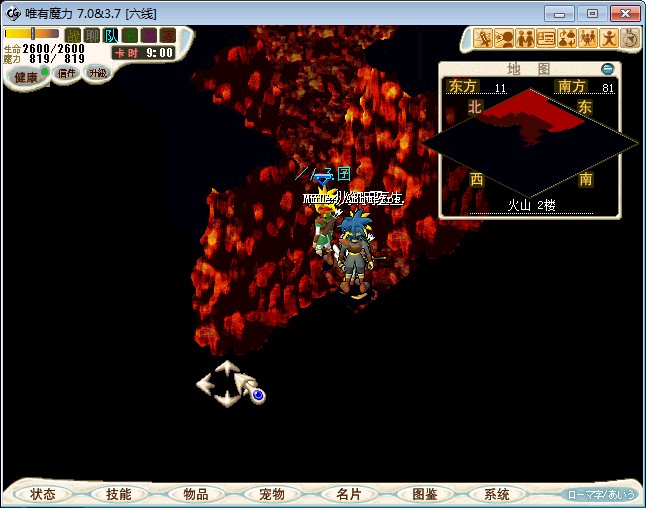Viewport: 646px width, 508px height.
Task: Open the 系统 system menu
Action: point(497,494)
